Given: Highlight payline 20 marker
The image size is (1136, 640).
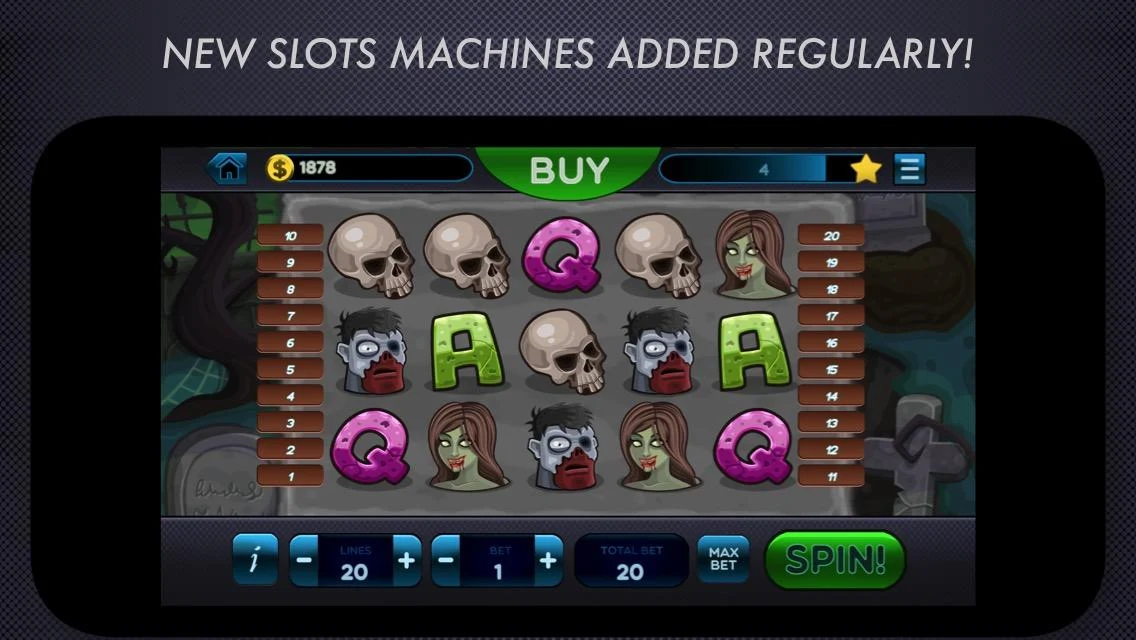Looking at the screenshot, I should 830,236.
